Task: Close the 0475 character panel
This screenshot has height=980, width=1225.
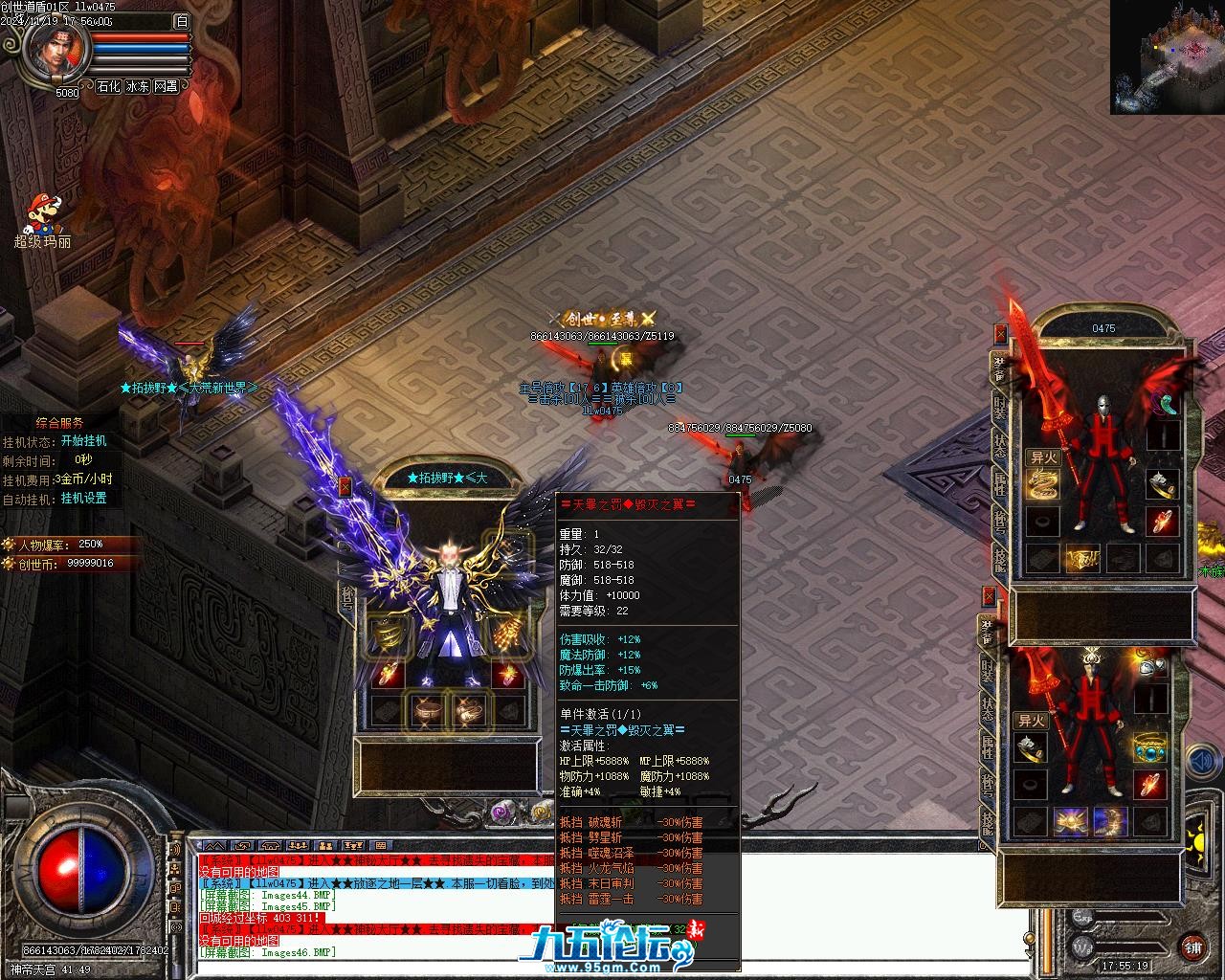Action: tap(1000, 334)
